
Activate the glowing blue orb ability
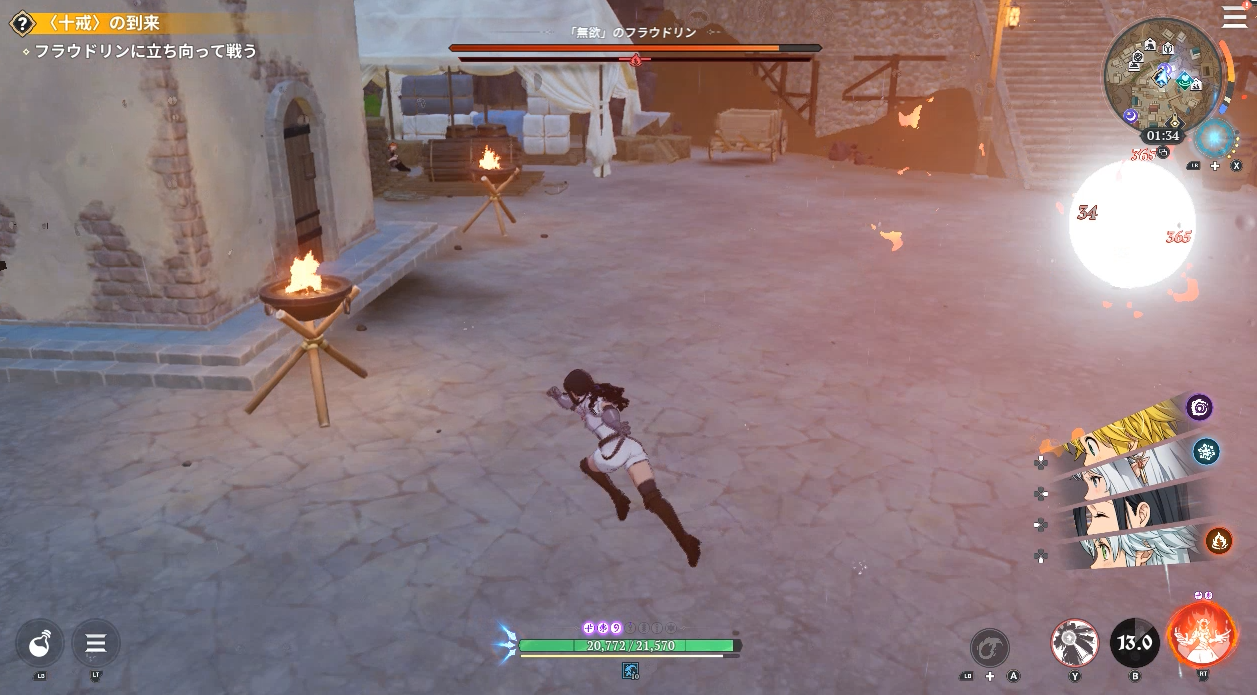pos(1215,138)
